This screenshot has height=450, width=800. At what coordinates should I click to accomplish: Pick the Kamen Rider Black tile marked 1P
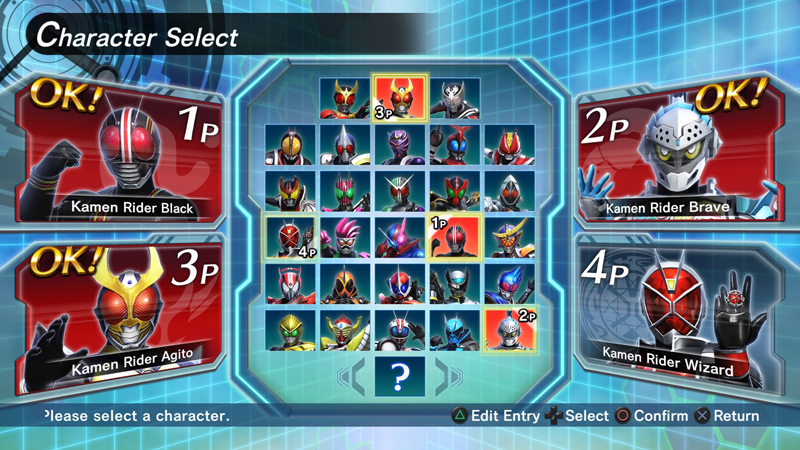coord(454,238)
